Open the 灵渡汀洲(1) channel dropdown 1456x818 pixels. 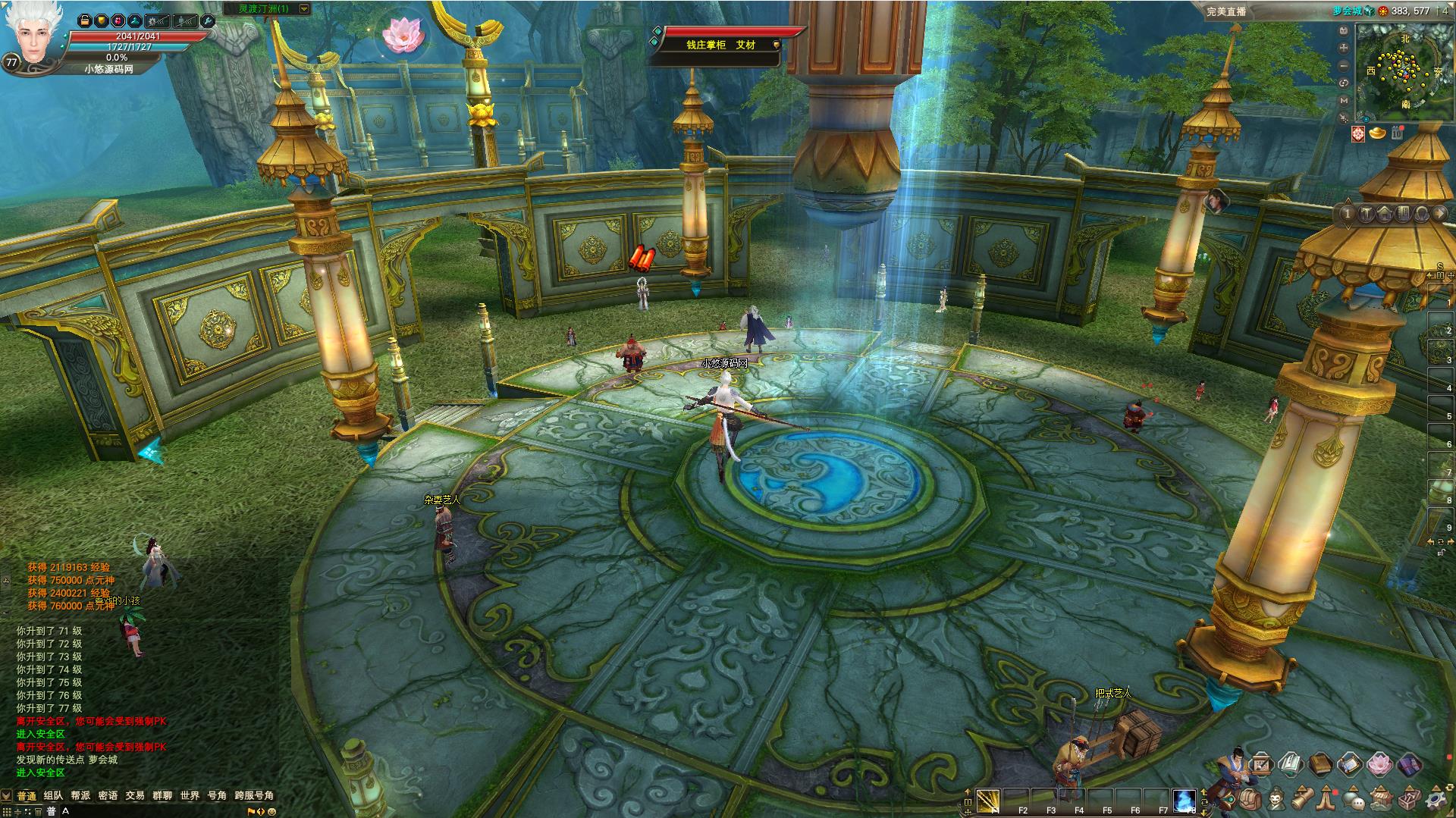[x=304, y=9]
